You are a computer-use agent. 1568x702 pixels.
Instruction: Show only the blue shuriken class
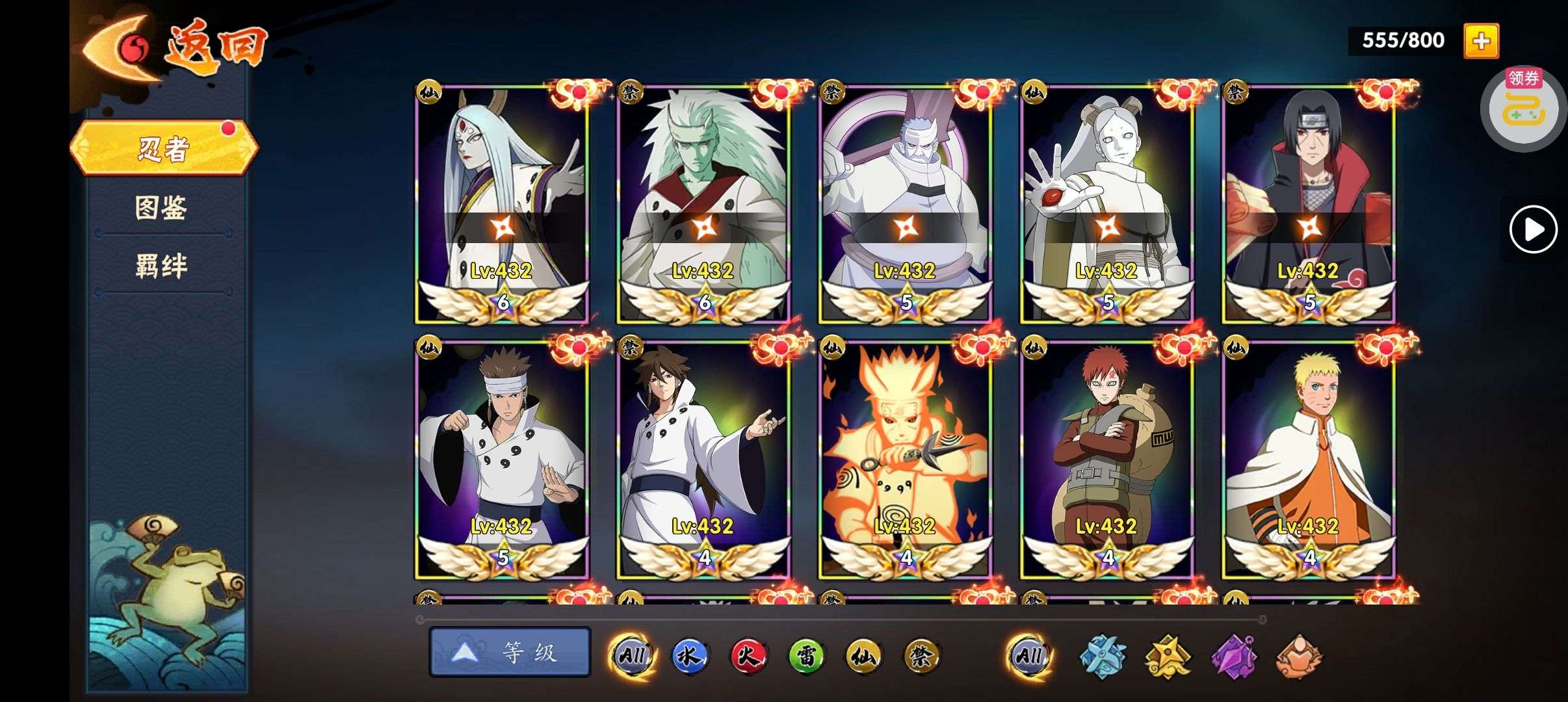pyautogui.click(x=1103, y=656)
